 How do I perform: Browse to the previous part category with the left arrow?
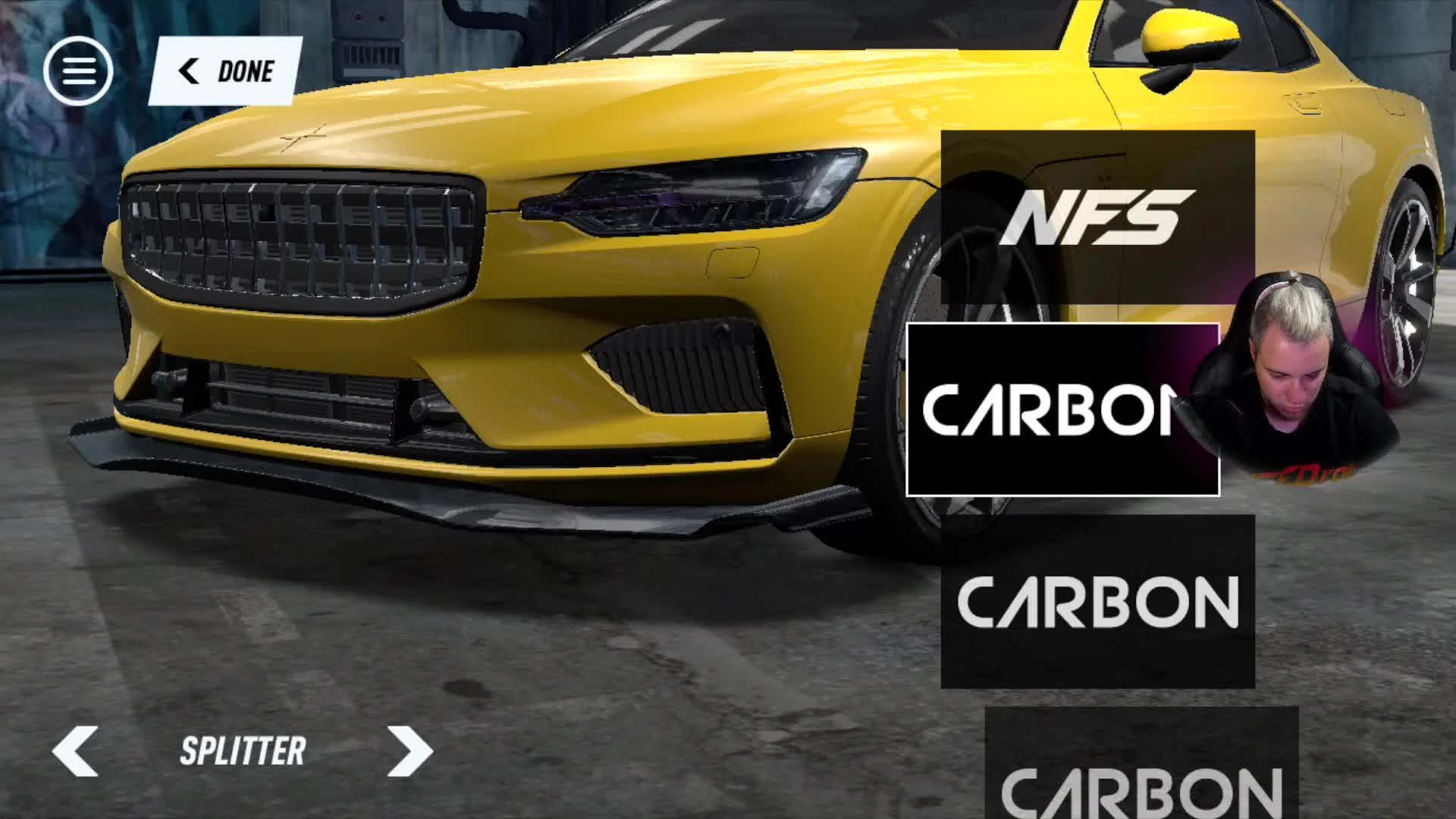tap(75, 752)
